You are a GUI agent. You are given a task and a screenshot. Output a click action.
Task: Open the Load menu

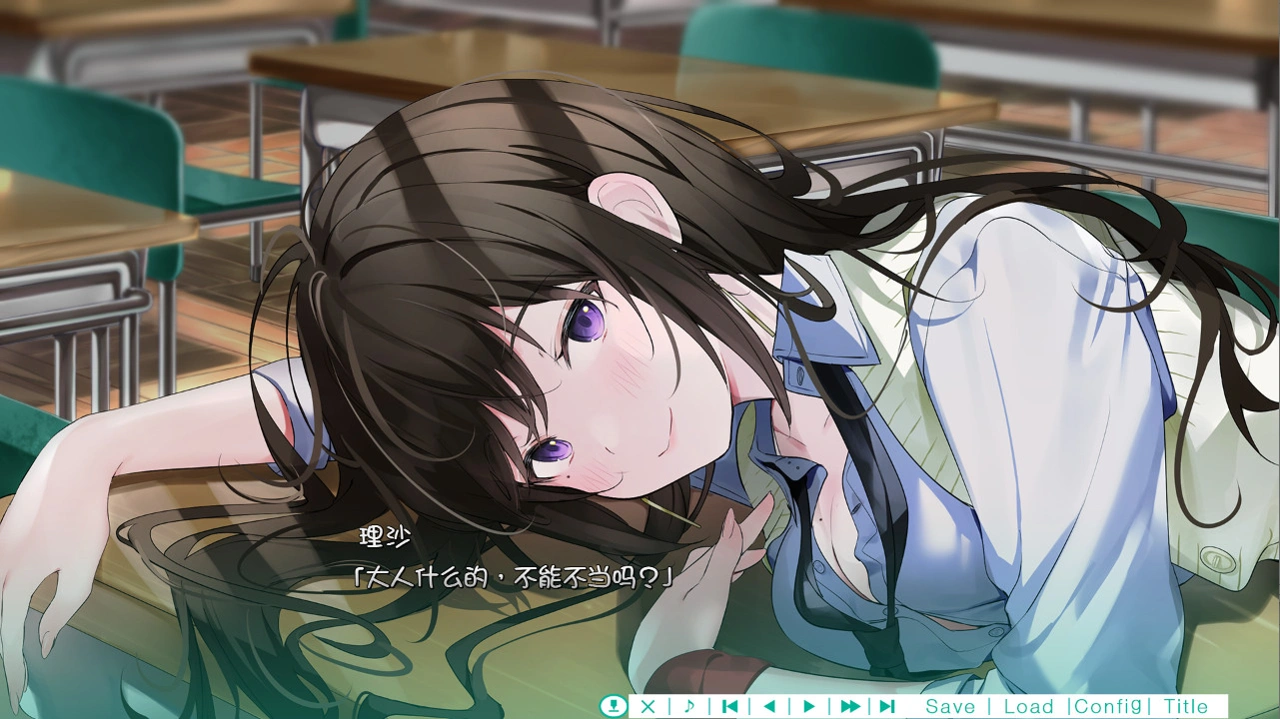point(1028,706)
